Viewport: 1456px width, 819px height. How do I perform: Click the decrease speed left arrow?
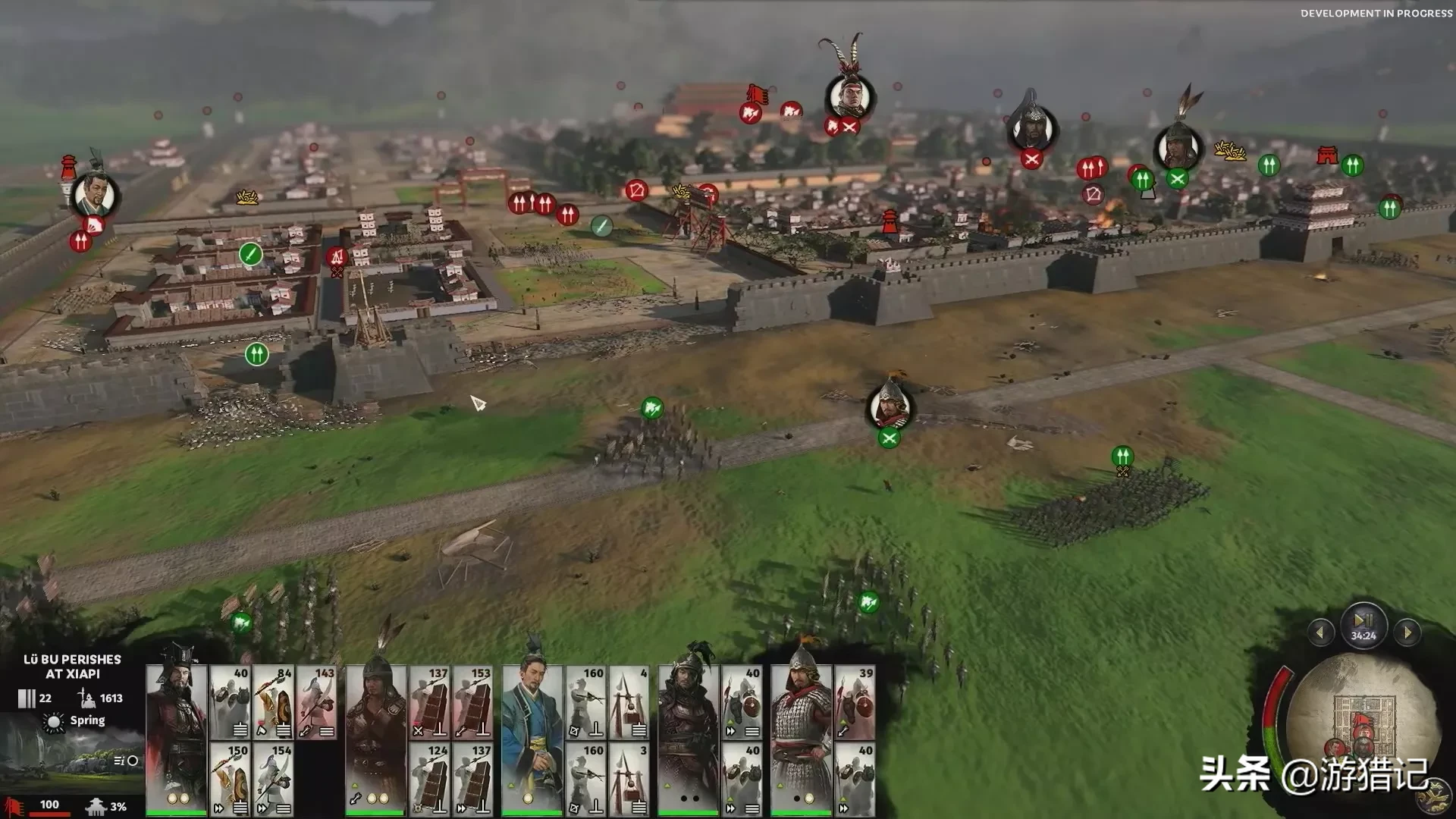[x=1320, y=632]
